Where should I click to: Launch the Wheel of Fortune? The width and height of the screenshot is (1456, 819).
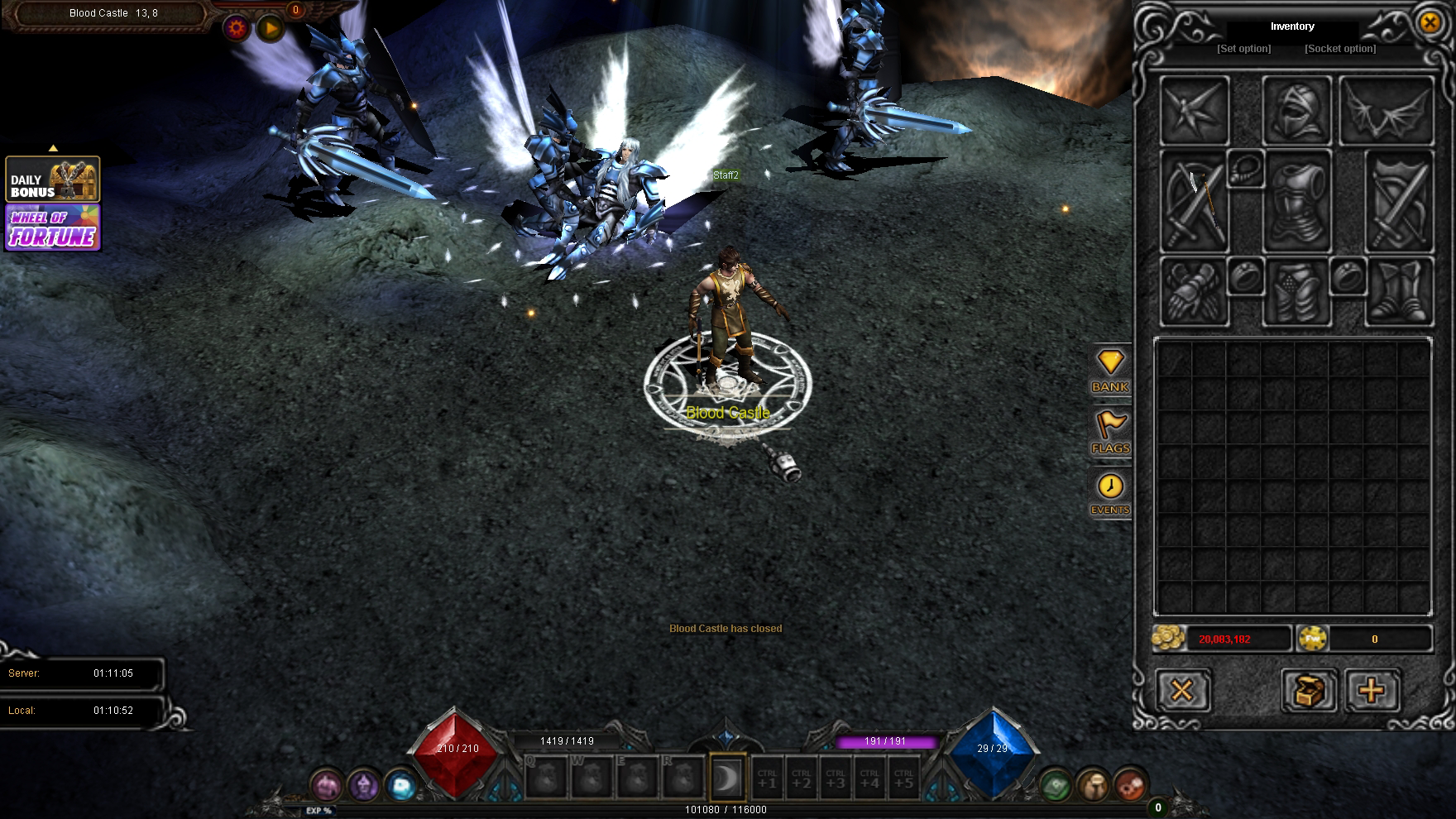(x=53, y=228)
